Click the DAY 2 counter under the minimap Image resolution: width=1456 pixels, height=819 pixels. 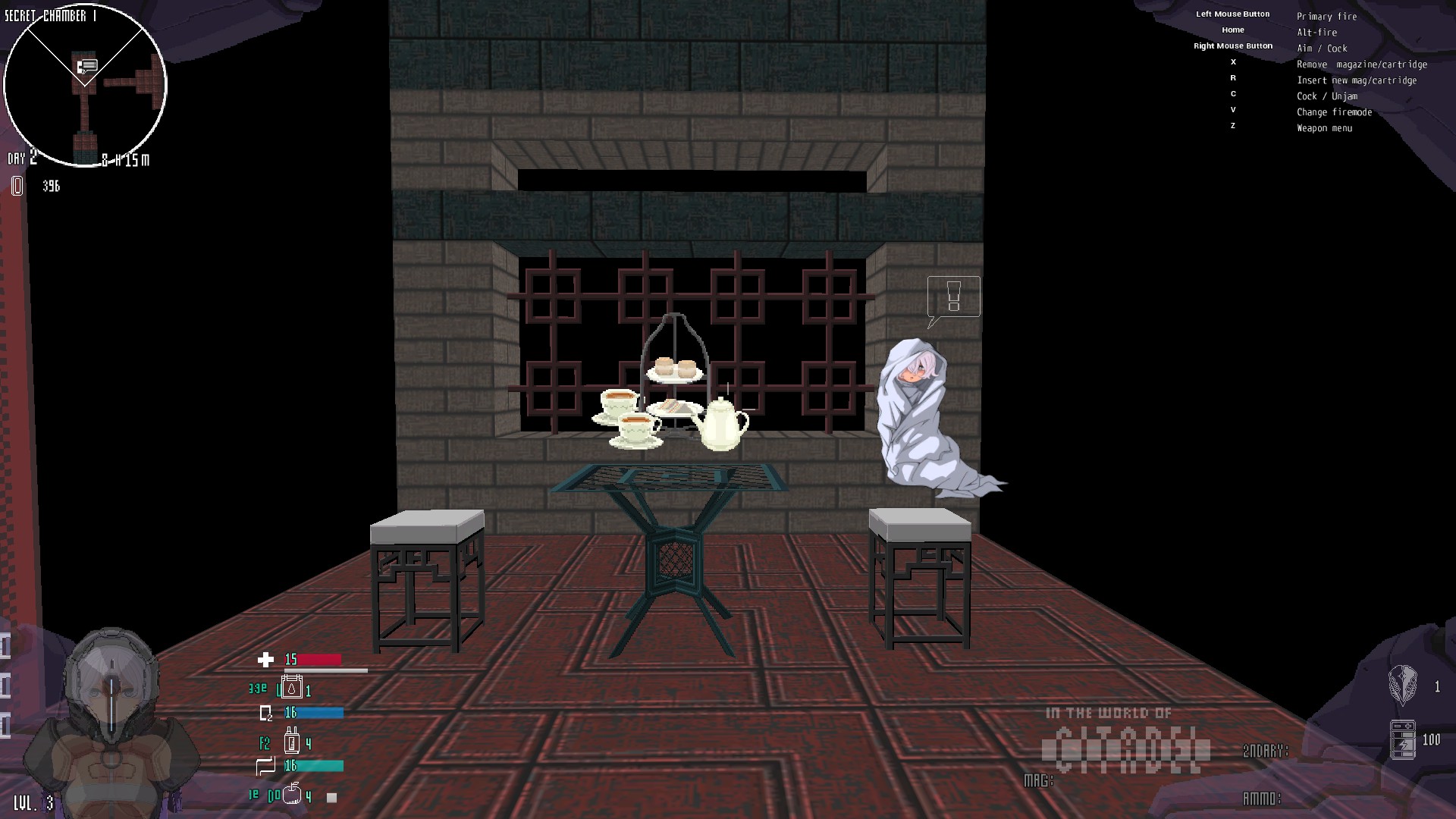click(x=20, y=159)
